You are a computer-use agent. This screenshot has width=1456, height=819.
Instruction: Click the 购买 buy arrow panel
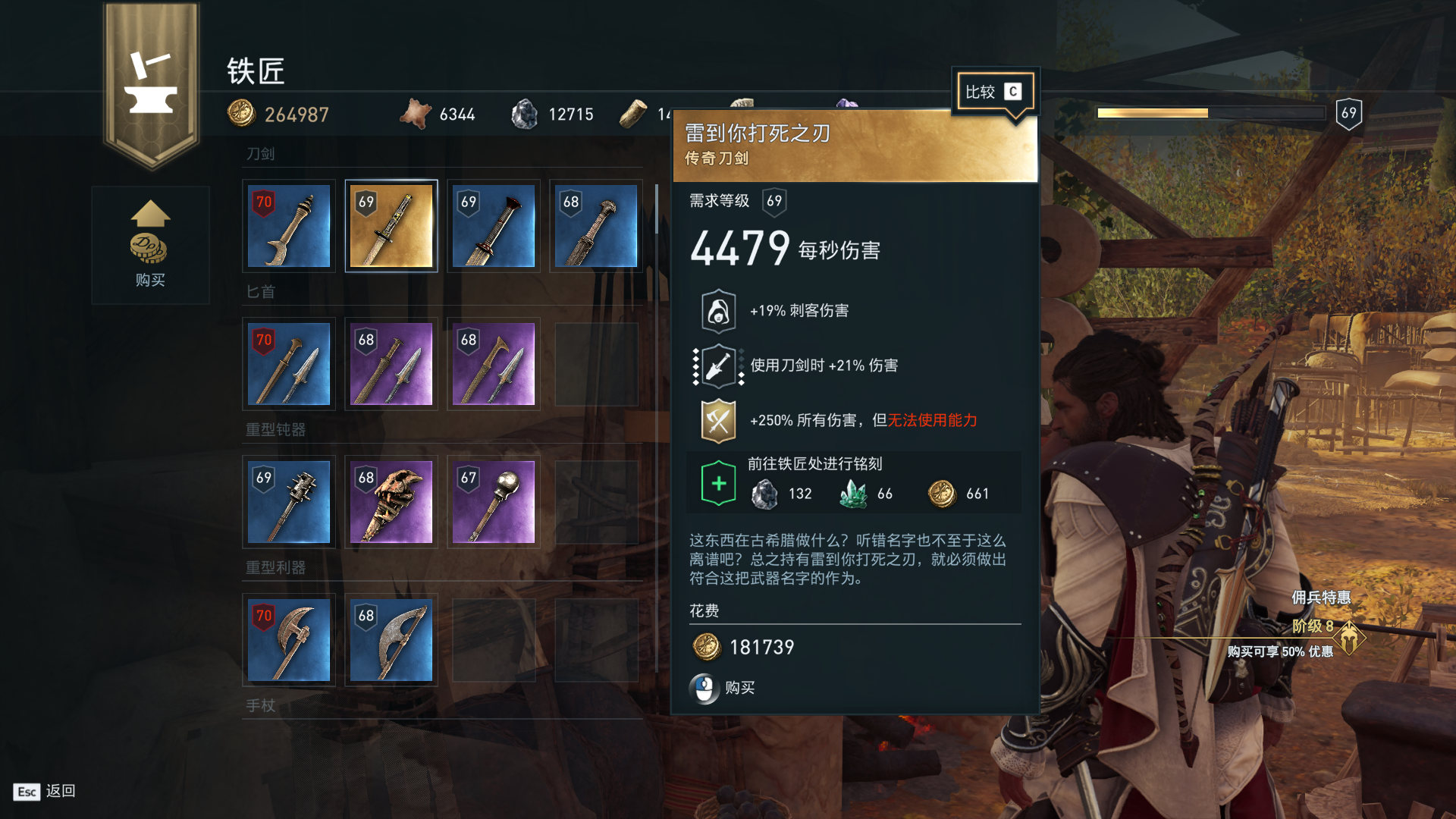click(150, 244)
